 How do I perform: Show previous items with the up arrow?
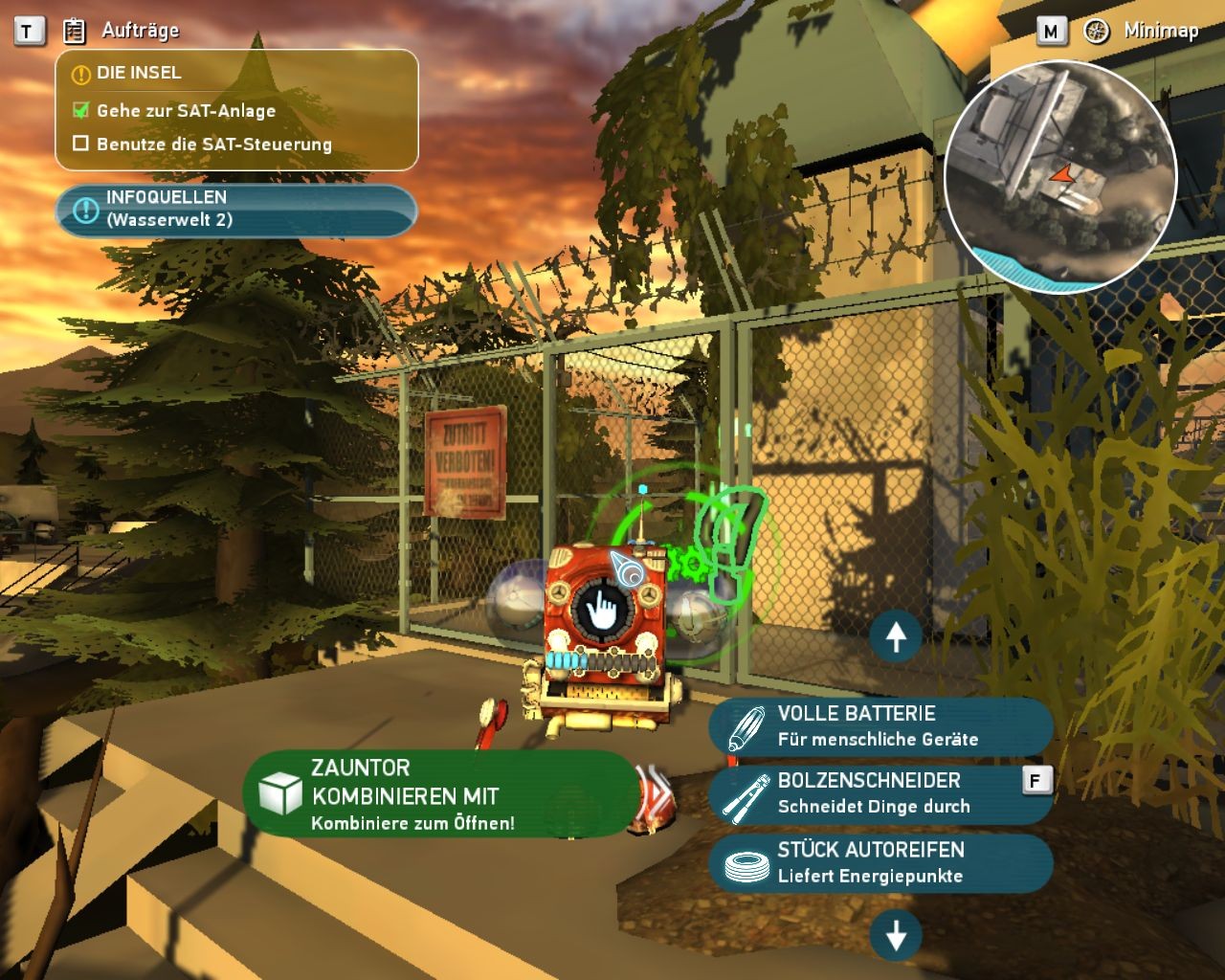tap(896, 636)
